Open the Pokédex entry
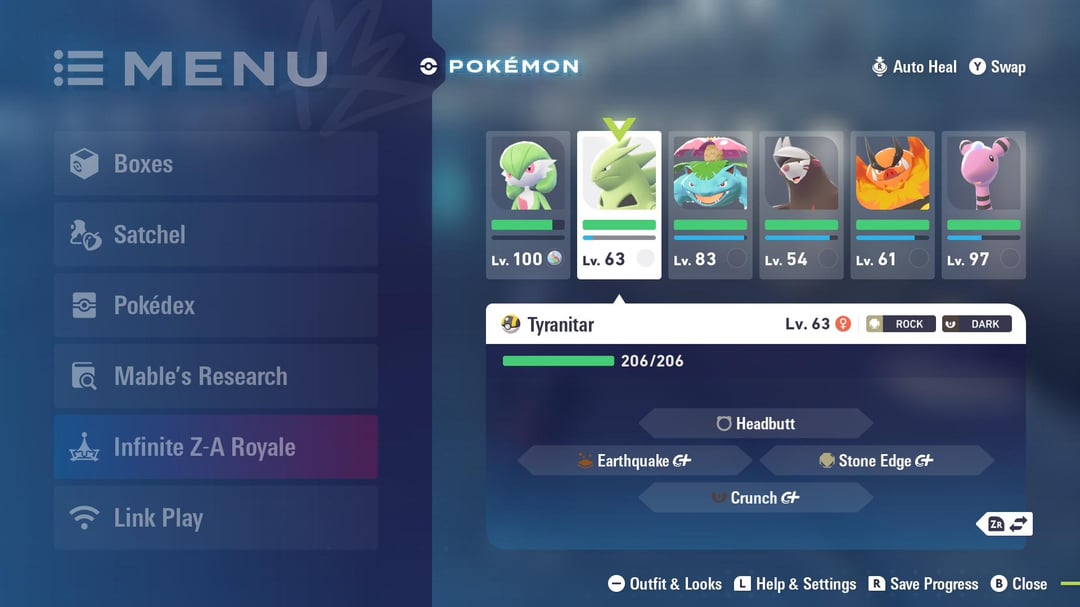 (x=216, y=306)
